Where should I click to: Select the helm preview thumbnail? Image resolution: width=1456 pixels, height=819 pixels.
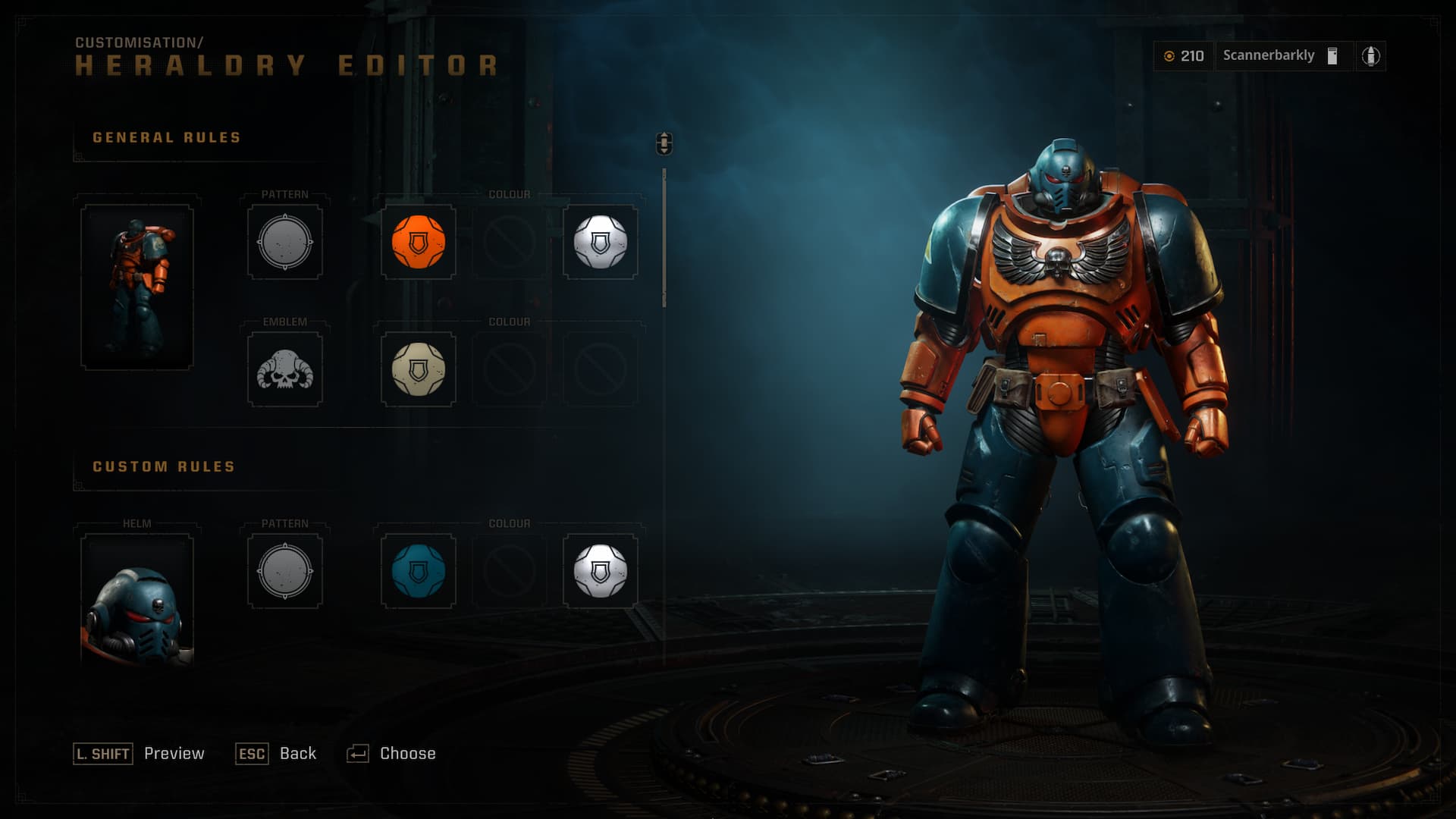tap(137, 601)
